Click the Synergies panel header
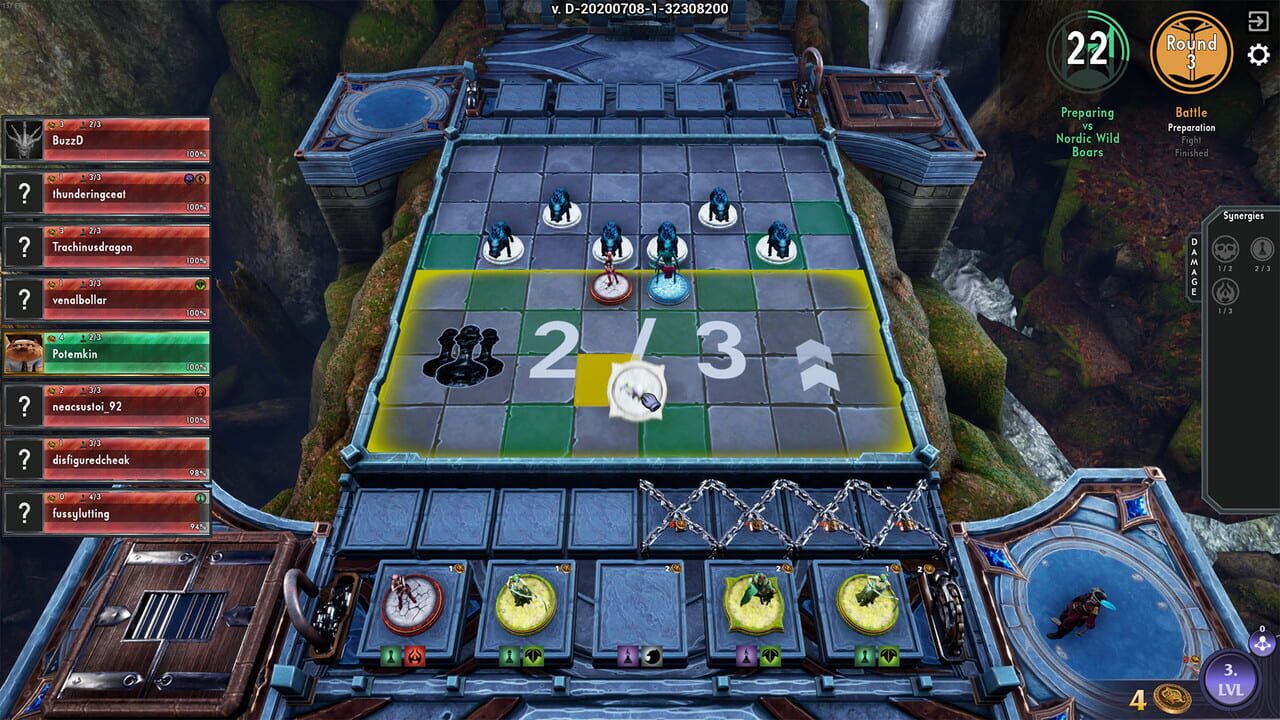Viewport: 1280px width, 720px height. pos(1243,215)
